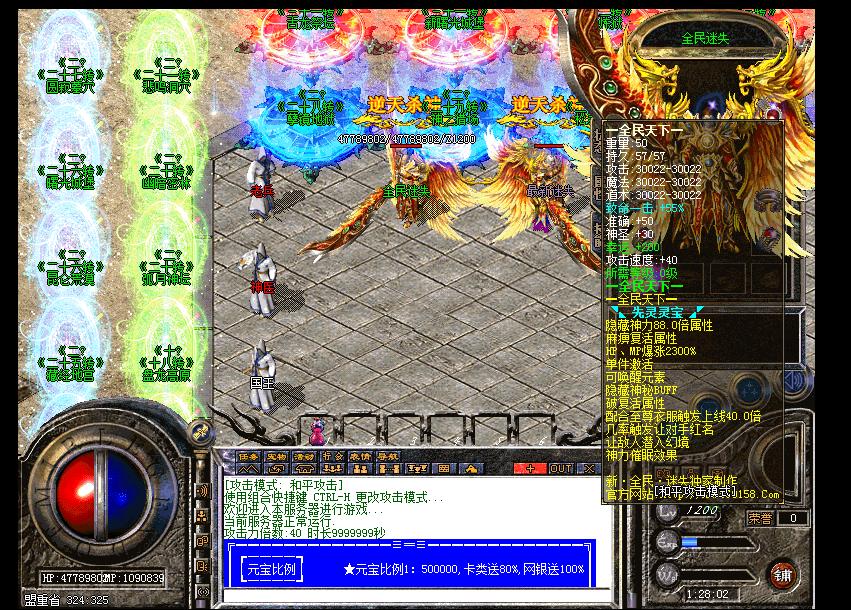Open the round 铺 shop button
Viewport: 851px width, 610px height.
(783, 574)
